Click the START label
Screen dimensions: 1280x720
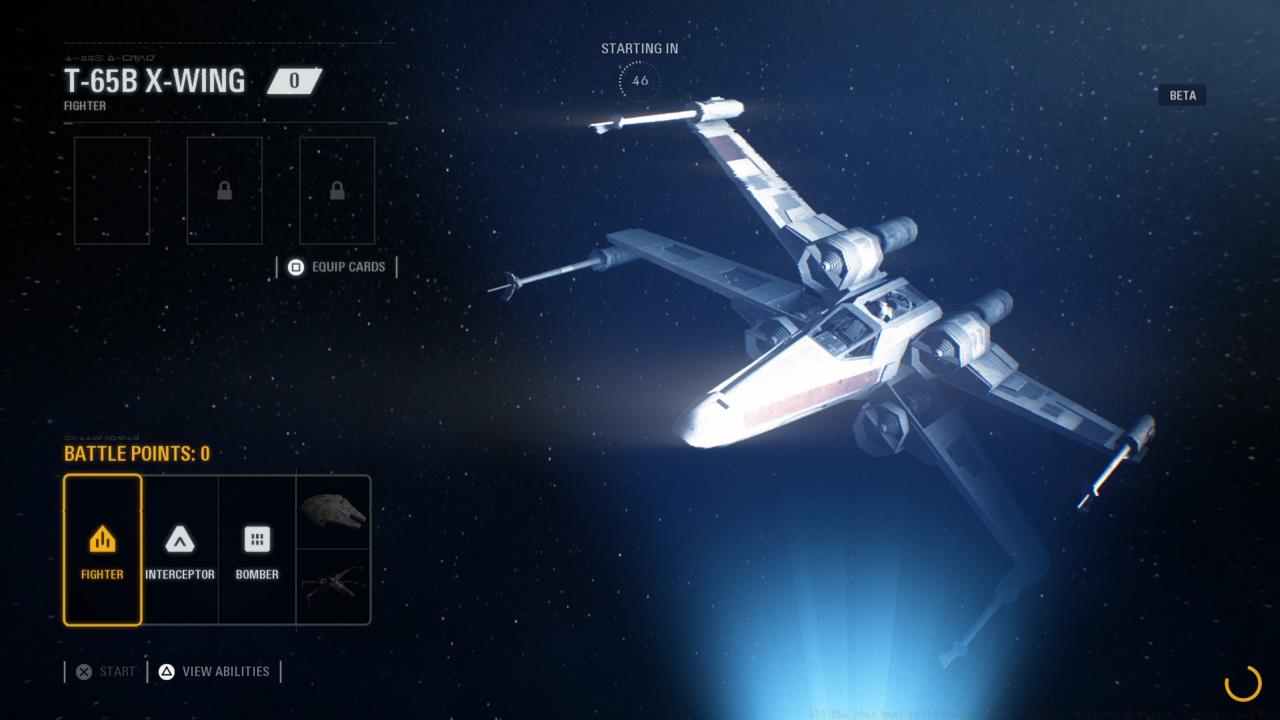point(115,671)
